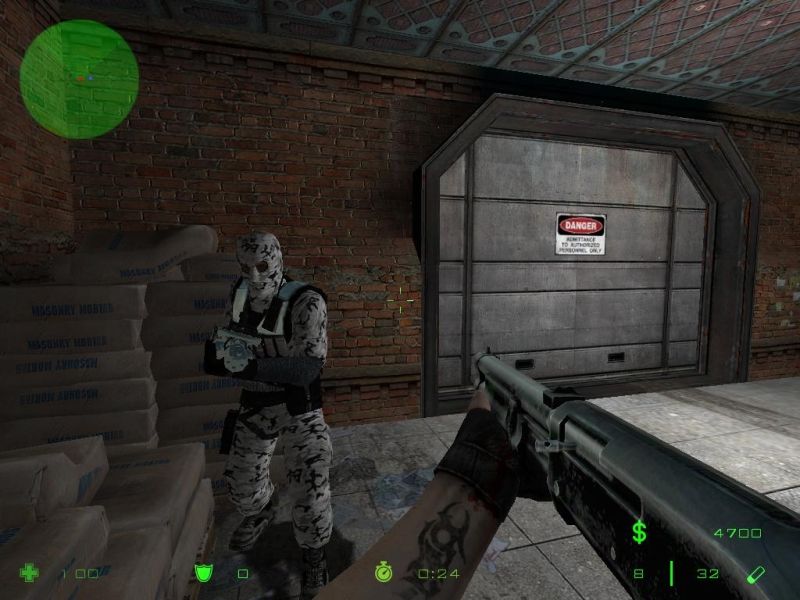Click the round timer stopwatch icon
Image resolution: width=800 pixels, height=600 pixels.
385,573
